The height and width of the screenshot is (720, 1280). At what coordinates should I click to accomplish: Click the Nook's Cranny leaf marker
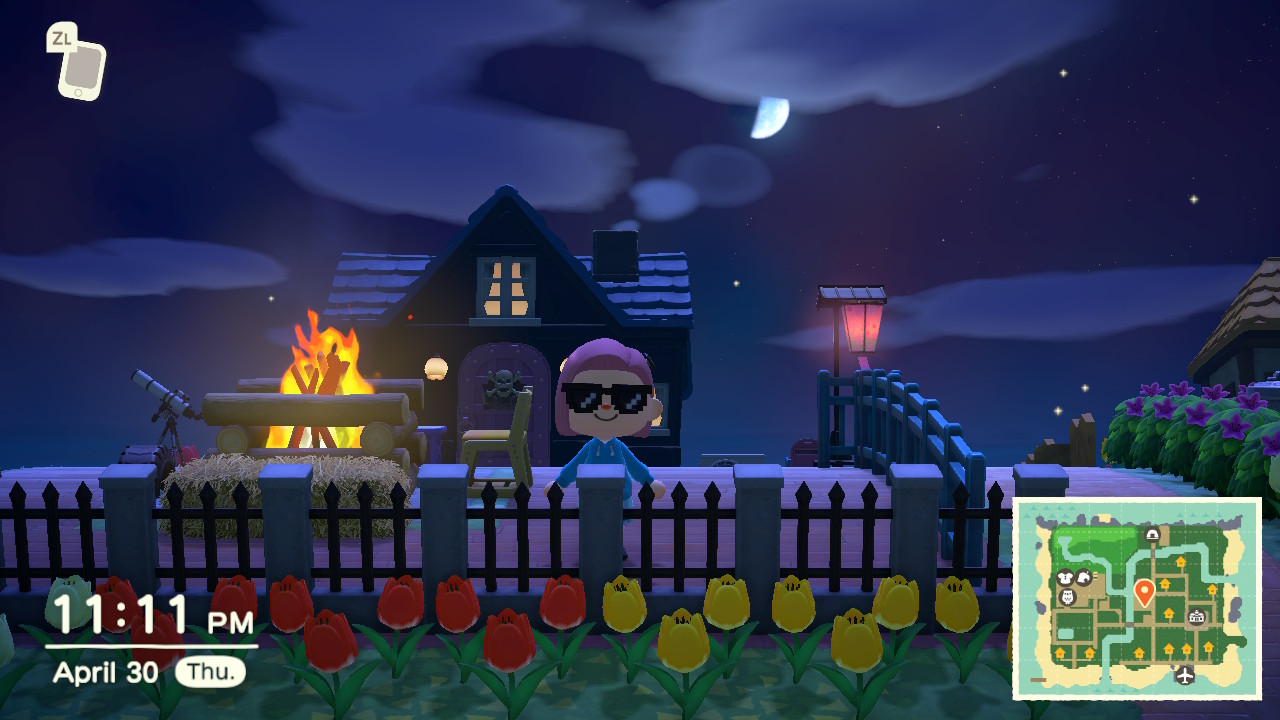coord(1083,578)
